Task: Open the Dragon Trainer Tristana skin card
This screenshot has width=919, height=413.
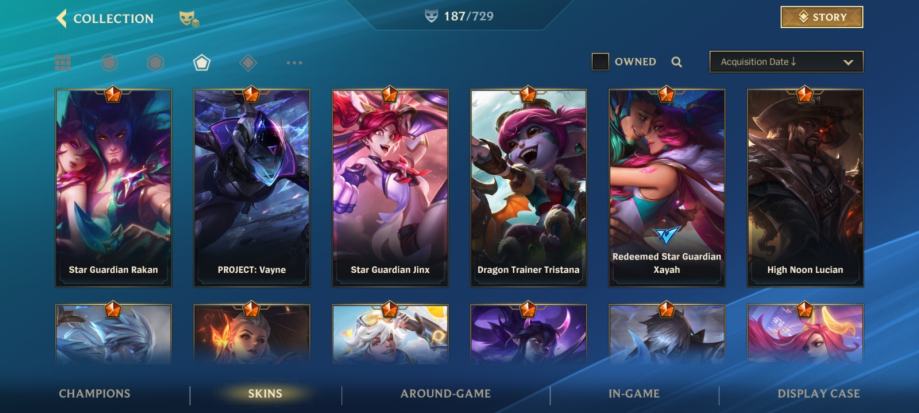Action: pyautogui.click(x=528, y=188)
